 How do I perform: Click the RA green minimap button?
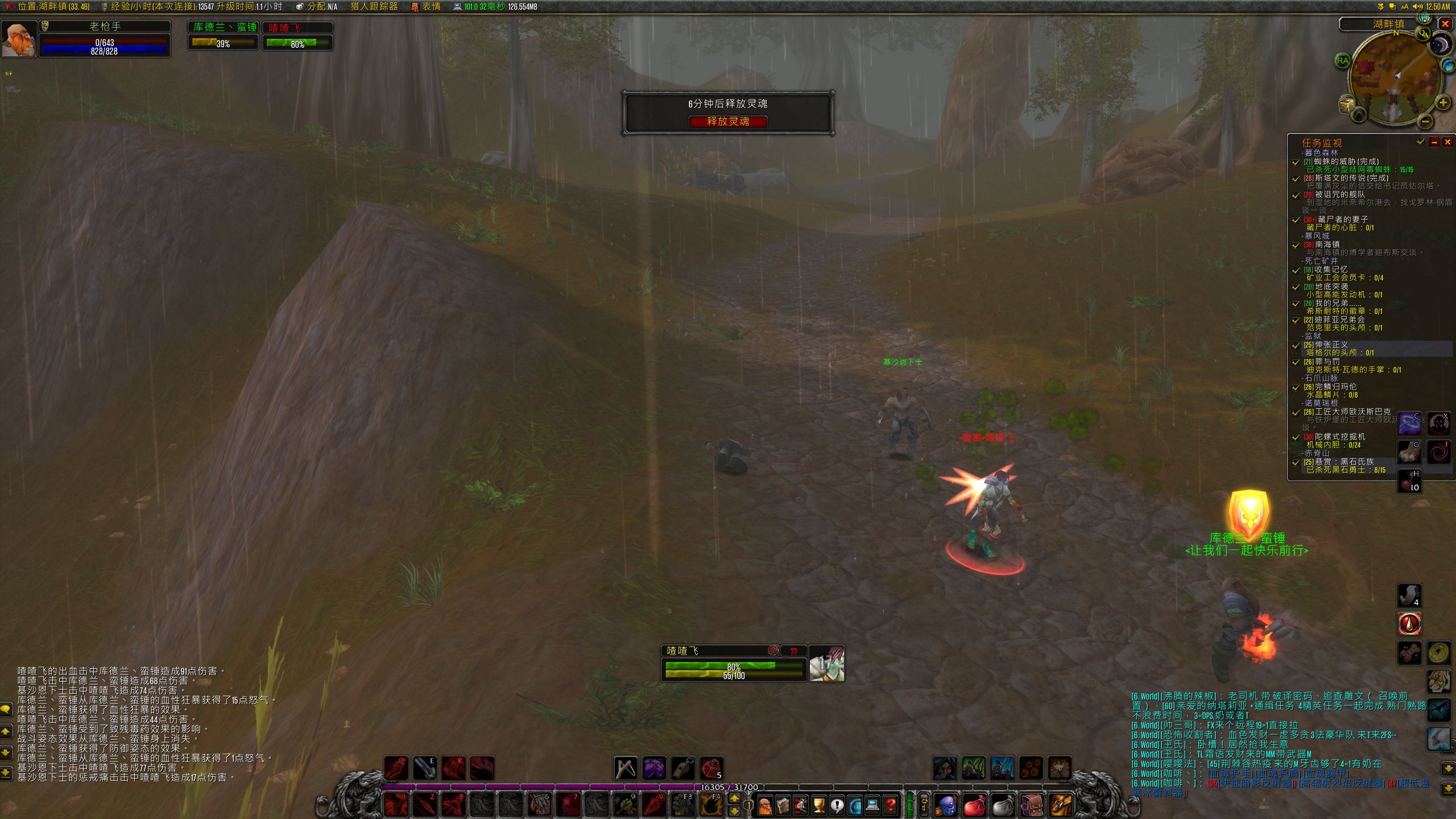point(1343,61)
